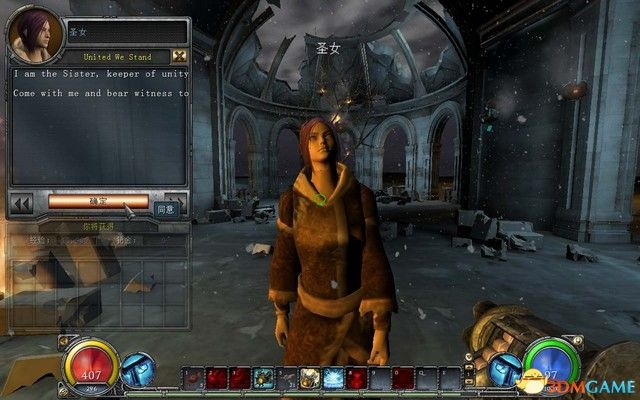The image size is (640, 400).
Task: Close the United We Stand dialogue
Action: click(x=179, y=56)
